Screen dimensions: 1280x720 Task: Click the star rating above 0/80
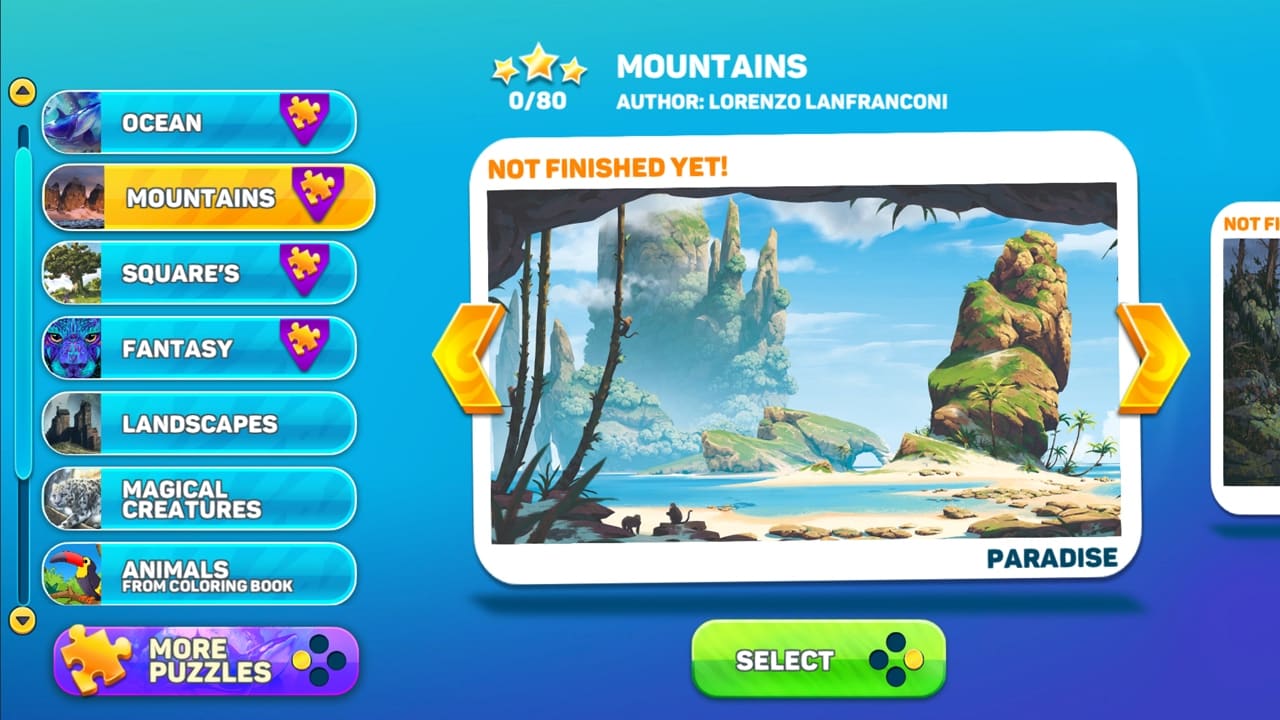point(537,63)
